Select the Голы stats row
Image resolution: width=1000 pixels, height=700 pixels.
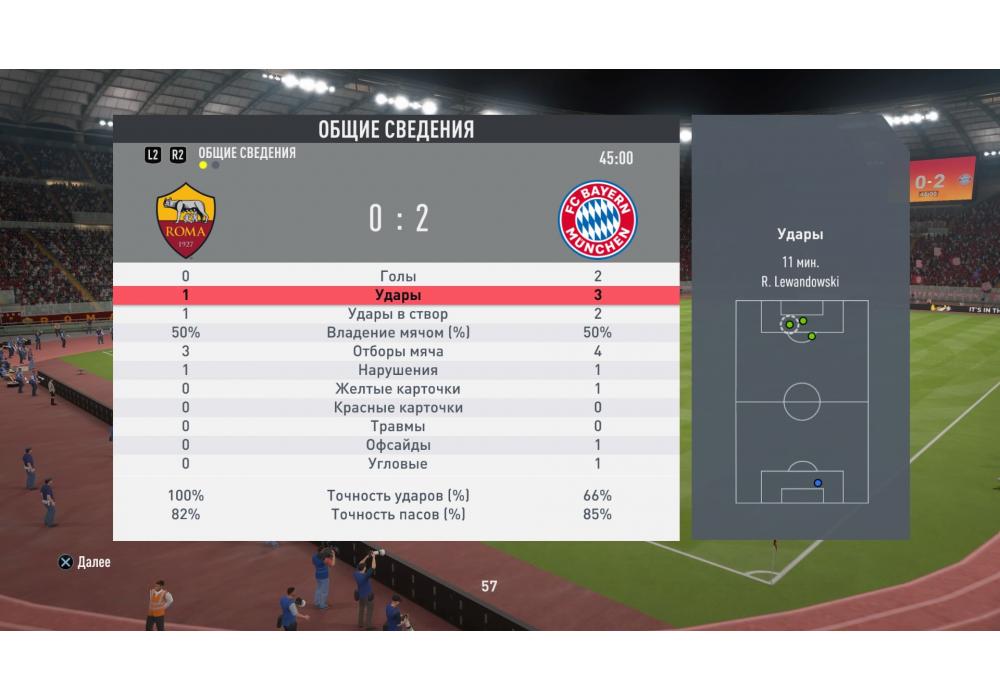pyautogui.click(x=397, y=277)
